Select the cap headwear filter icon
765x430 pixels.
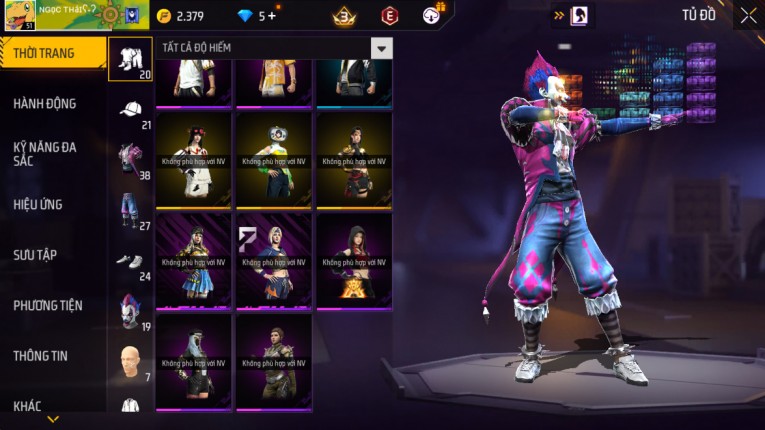[130, 109]
